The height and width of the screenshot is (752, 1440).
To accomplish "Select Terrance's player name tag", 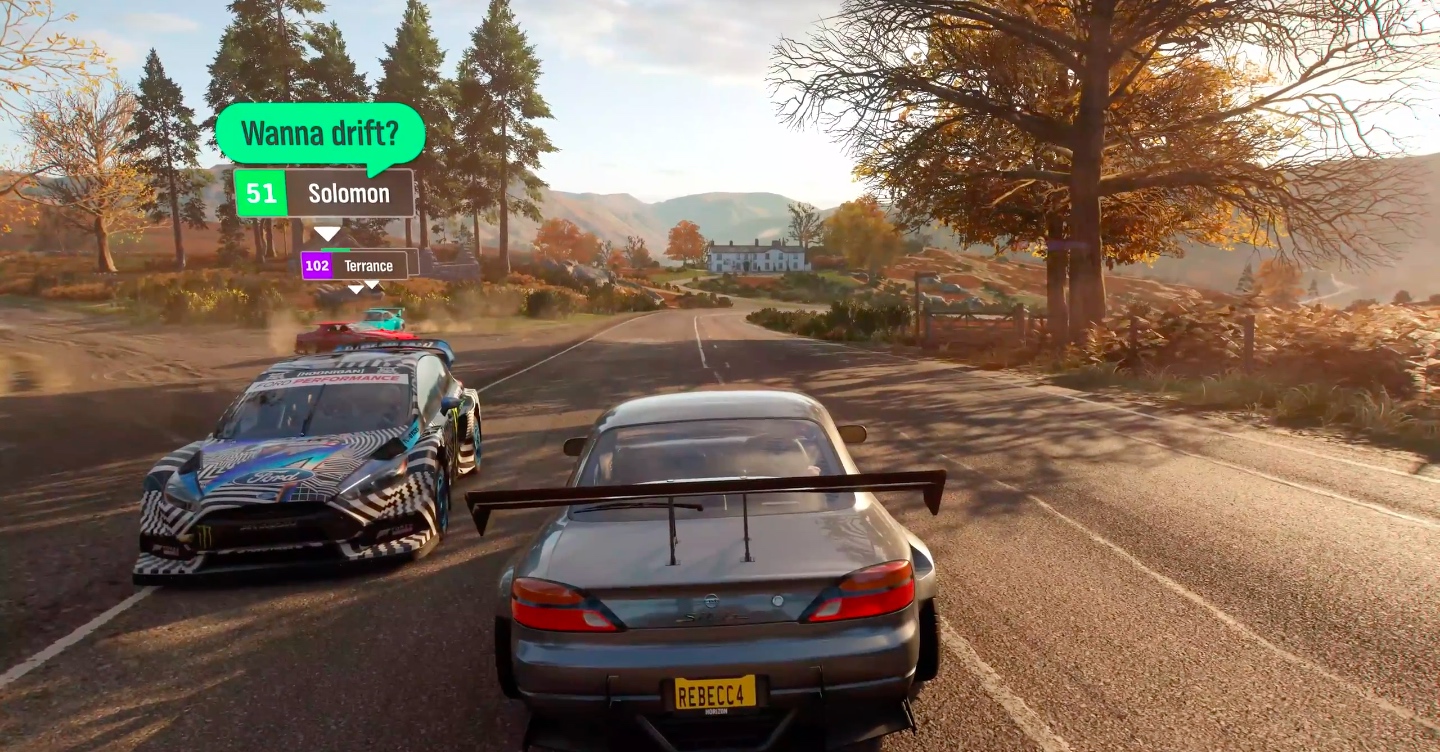I will 355,266.
